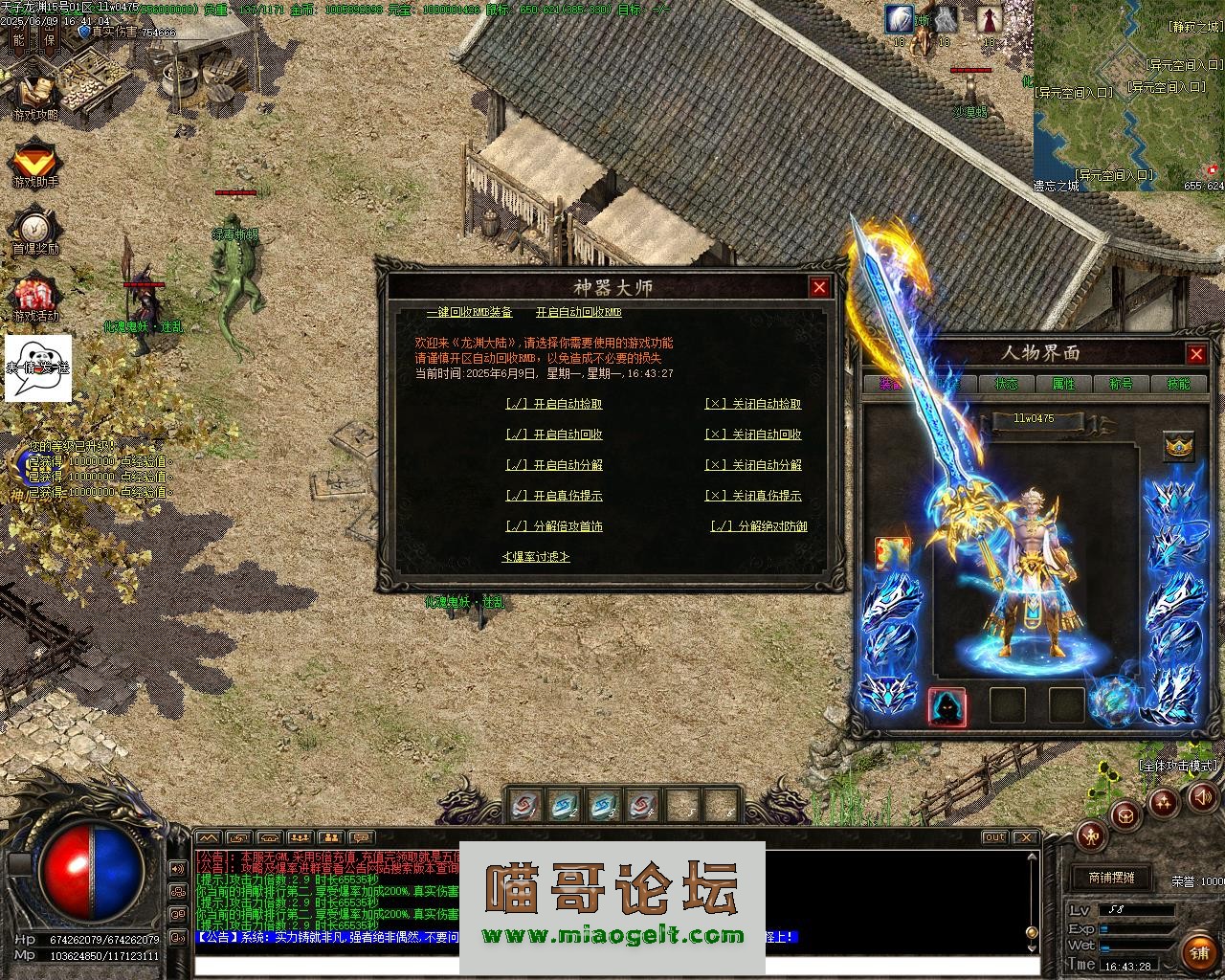
Task: Open the 爆率过滤 drop filter
Action: 536,557
